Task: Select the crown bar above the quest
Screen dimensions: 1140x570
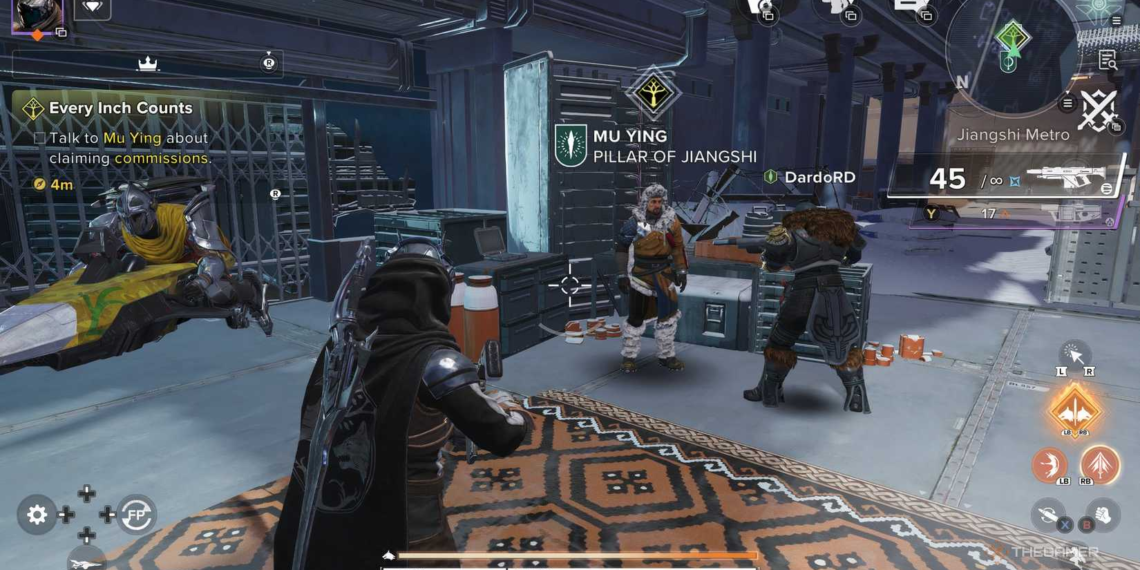Action: (x=147, y=63)
